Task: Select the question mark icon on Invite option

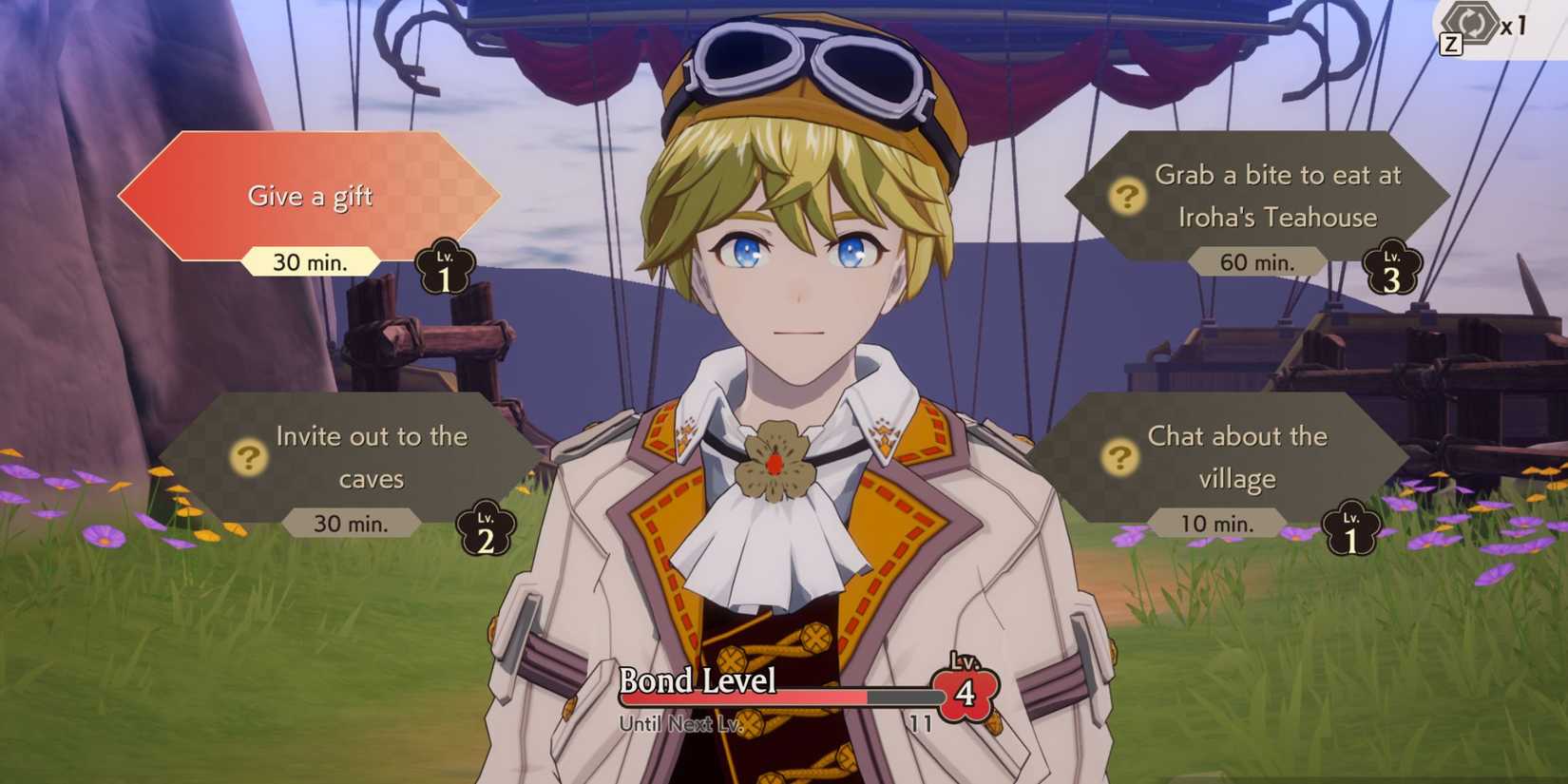Action: [247, 459]
